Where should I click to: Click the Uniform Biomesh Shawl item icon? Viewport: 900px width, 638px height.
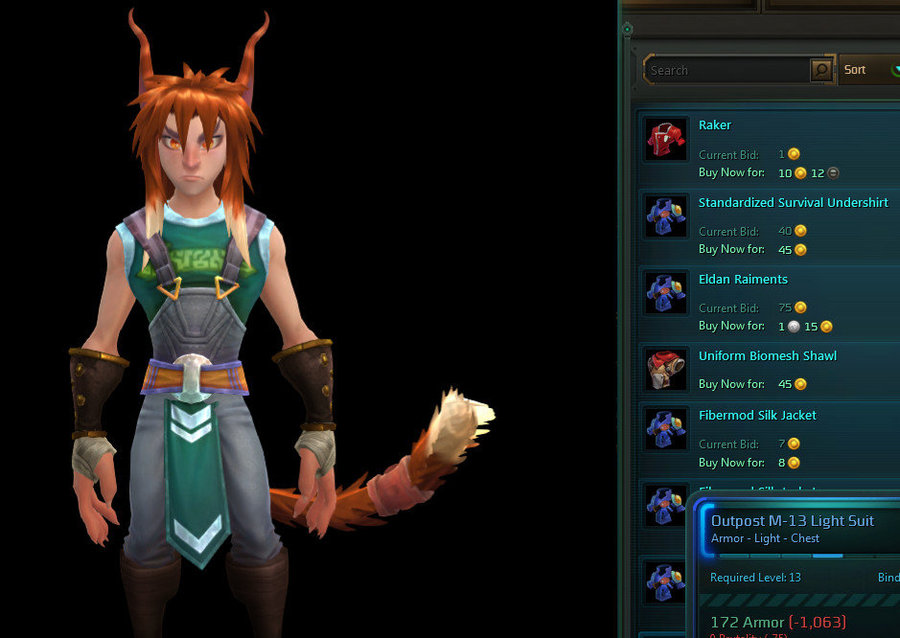[666, 370]
